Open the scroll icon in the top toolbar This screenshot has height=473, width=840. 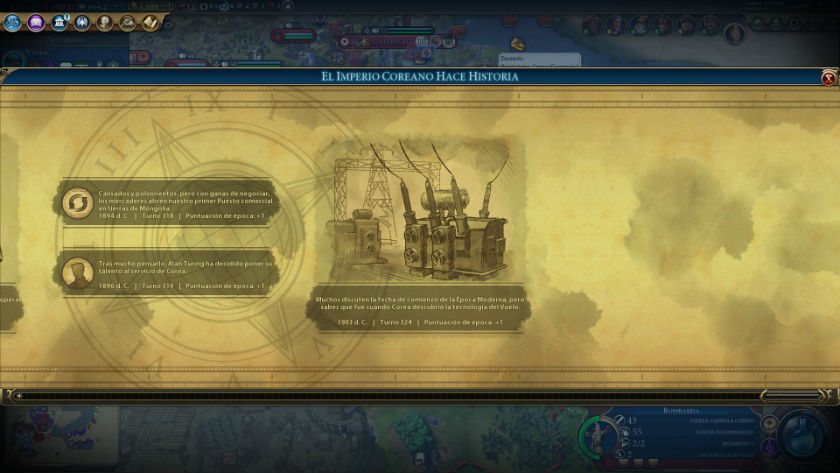pos(150,22)
